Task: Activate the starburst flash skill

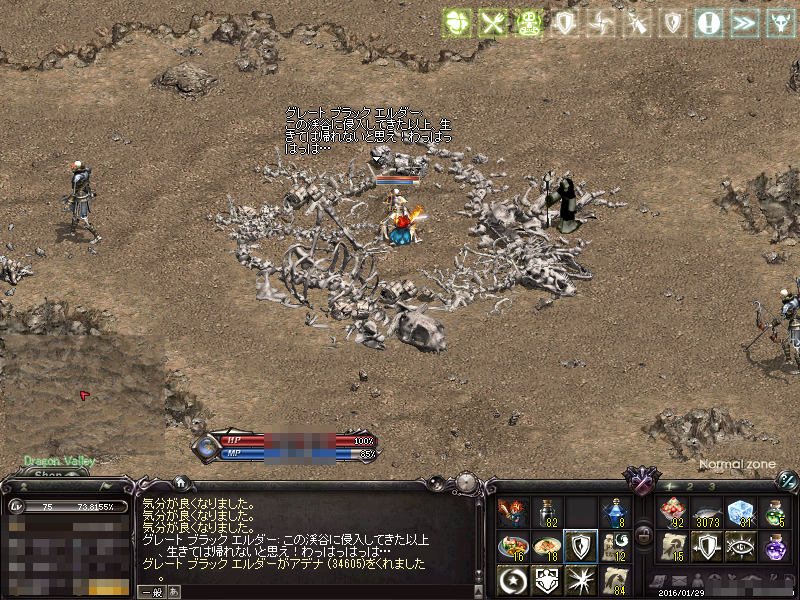Action: point(581,579)
